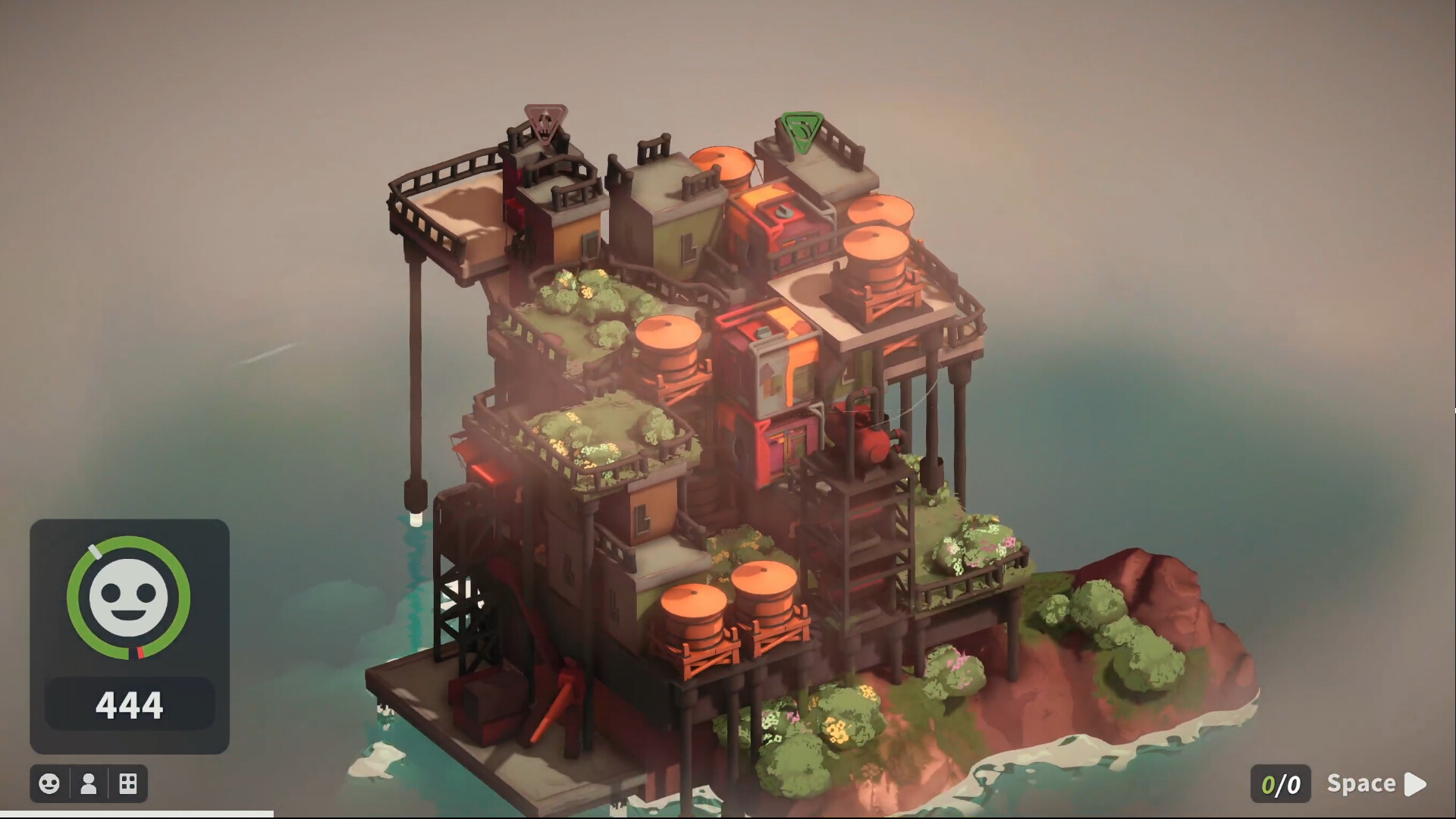Click the green 0/0 tile counter badge
Viewport: 1456px width, 819px height.
tap(1281, 783)
